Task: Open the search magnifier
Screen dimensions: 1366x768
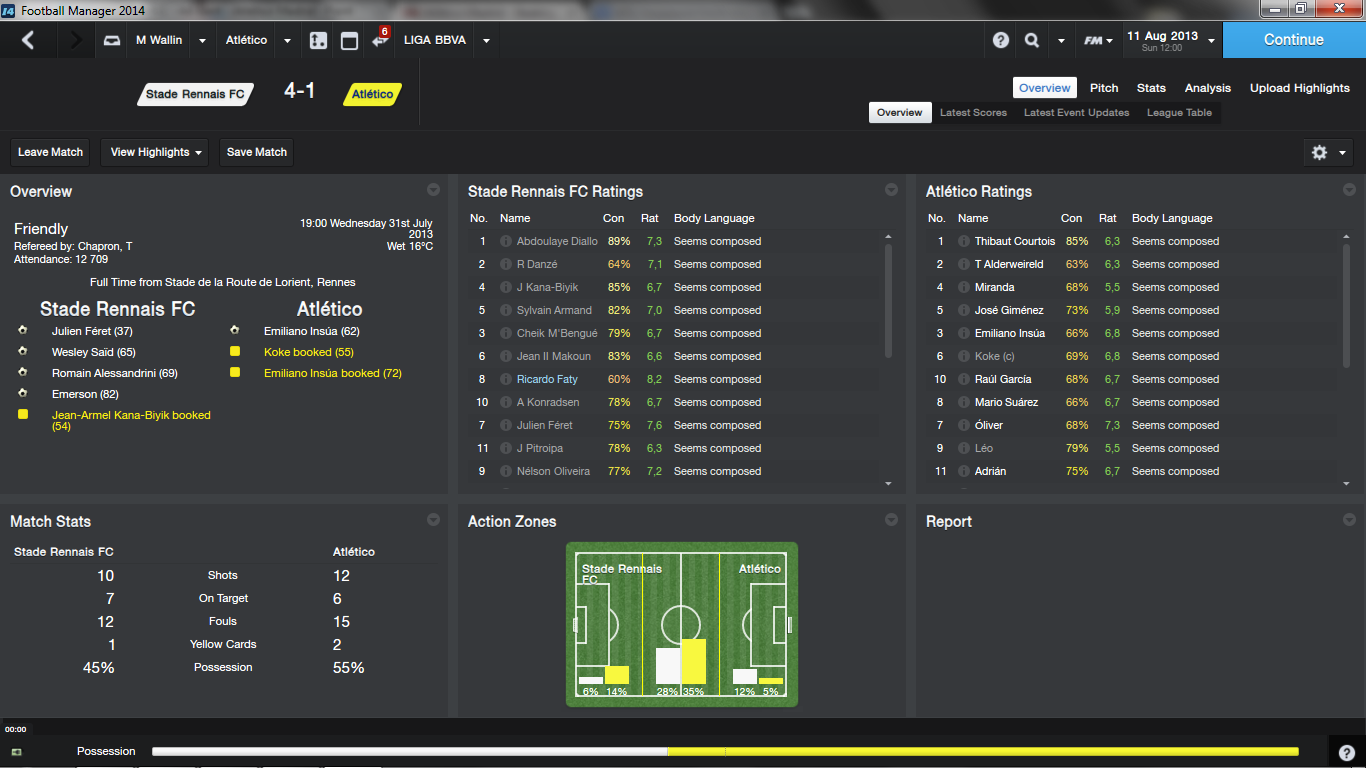Action: 1032,41
